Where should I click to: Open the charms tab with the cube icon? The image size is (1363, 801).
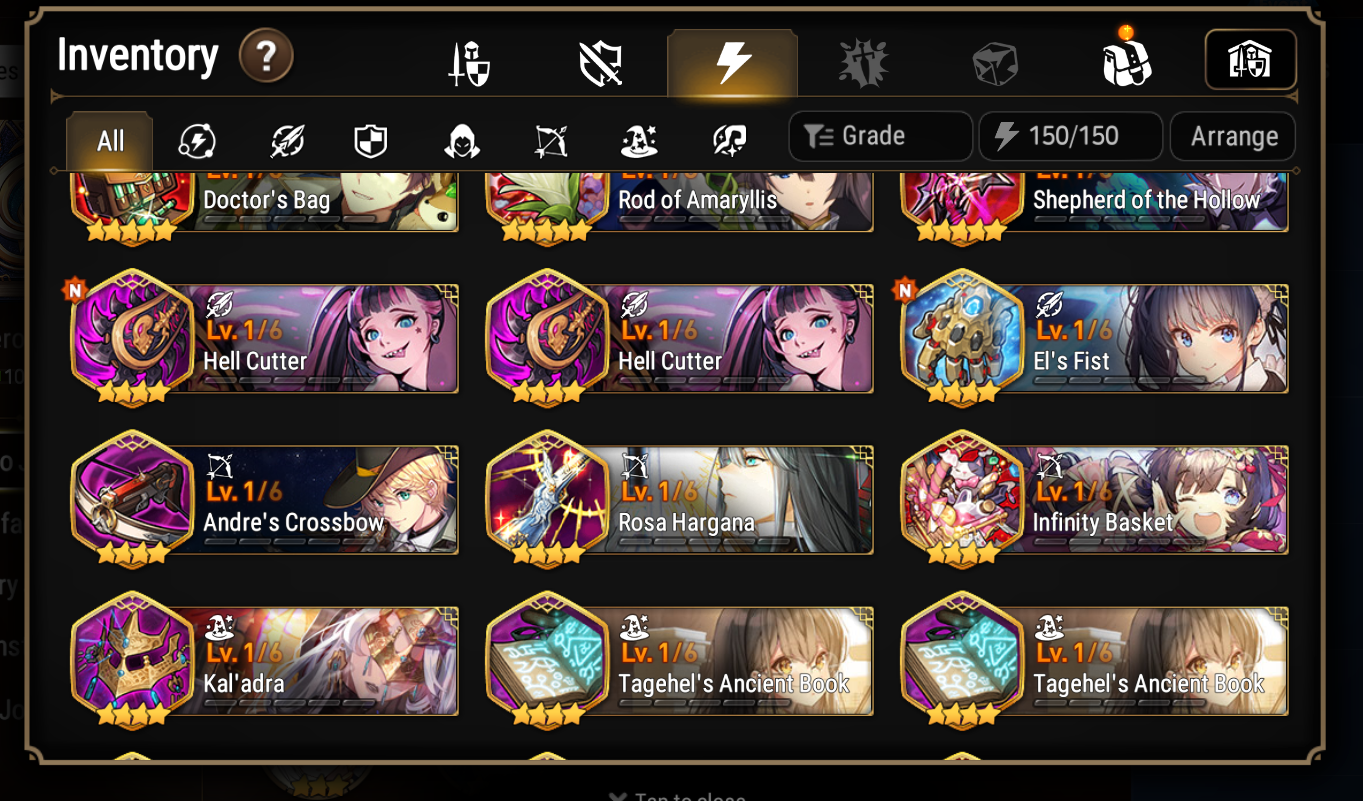[995, 60]
